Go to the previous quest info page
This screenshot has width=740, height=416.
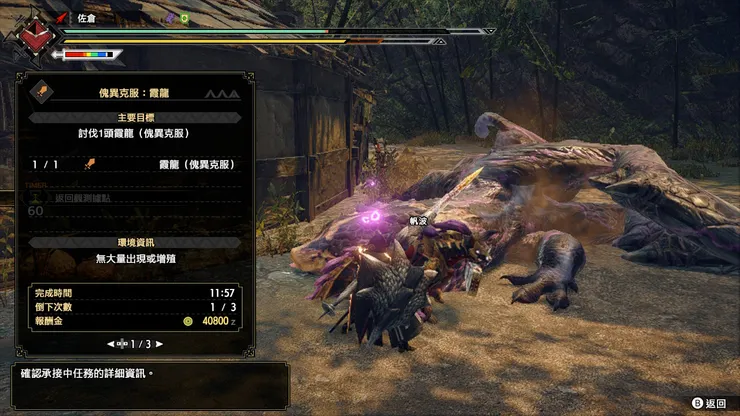[111, 343]
